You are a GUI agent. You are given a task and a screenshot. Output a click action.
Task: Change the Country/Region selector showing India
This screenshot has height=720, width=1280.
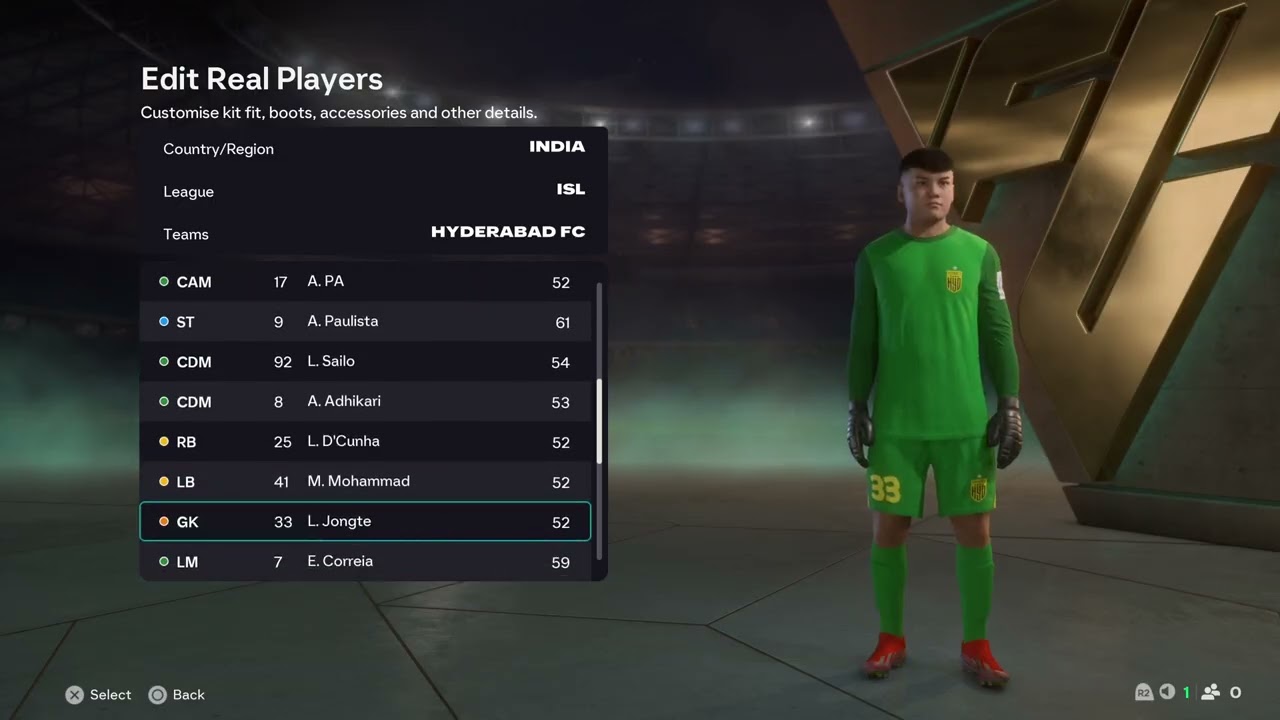click(x=373, y=148)
